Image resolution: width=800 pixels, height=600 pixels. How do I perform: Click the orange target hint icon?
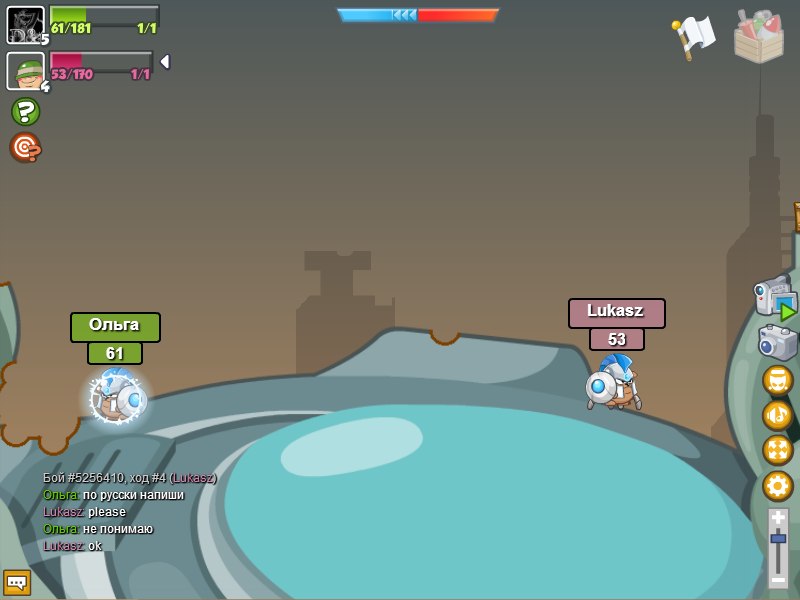coord(25,147)
